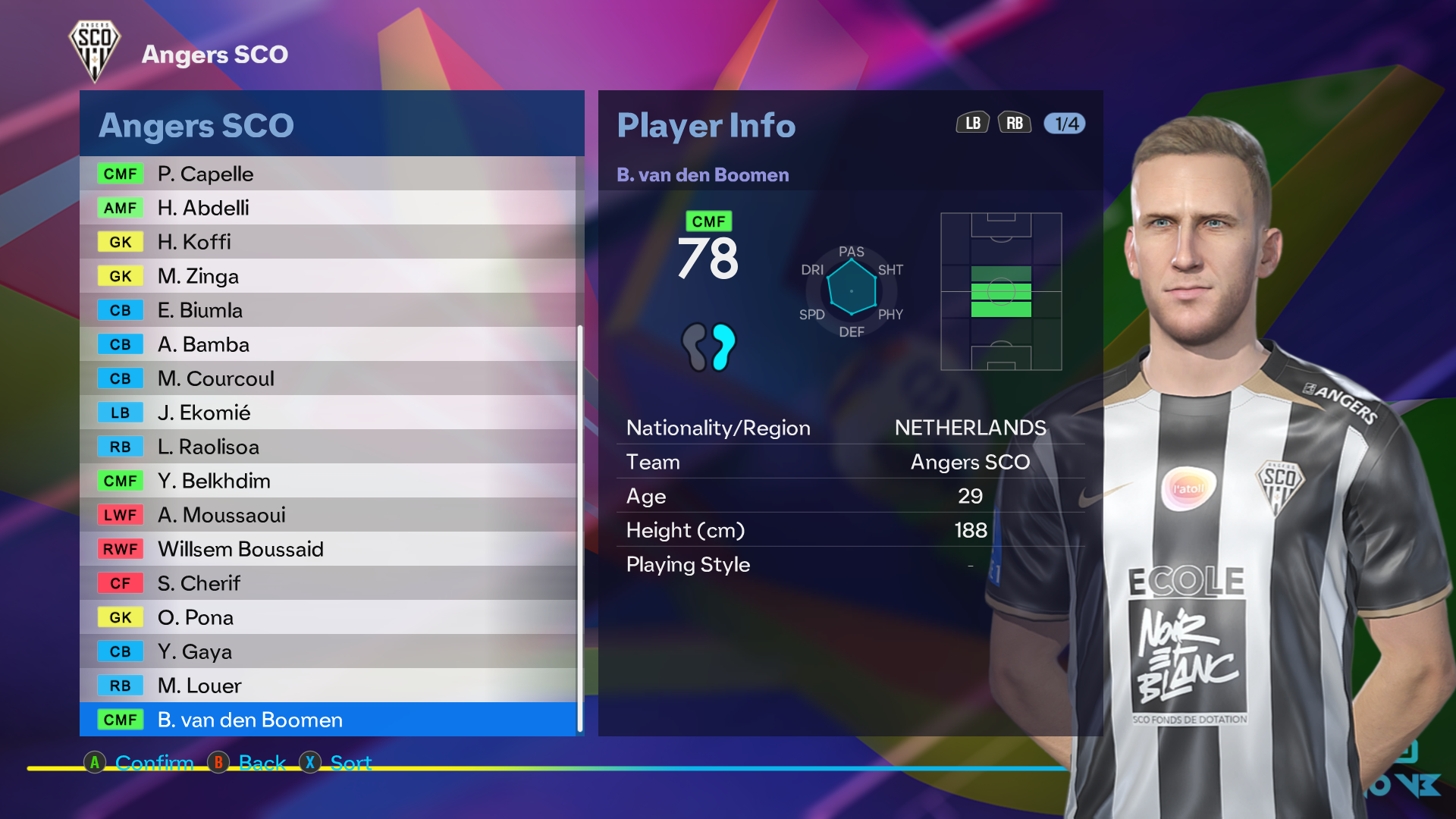Viewport: 1456px width, 819px height.
Task: Select P. Capelle in the squad list
Action: tap(328, 174)
